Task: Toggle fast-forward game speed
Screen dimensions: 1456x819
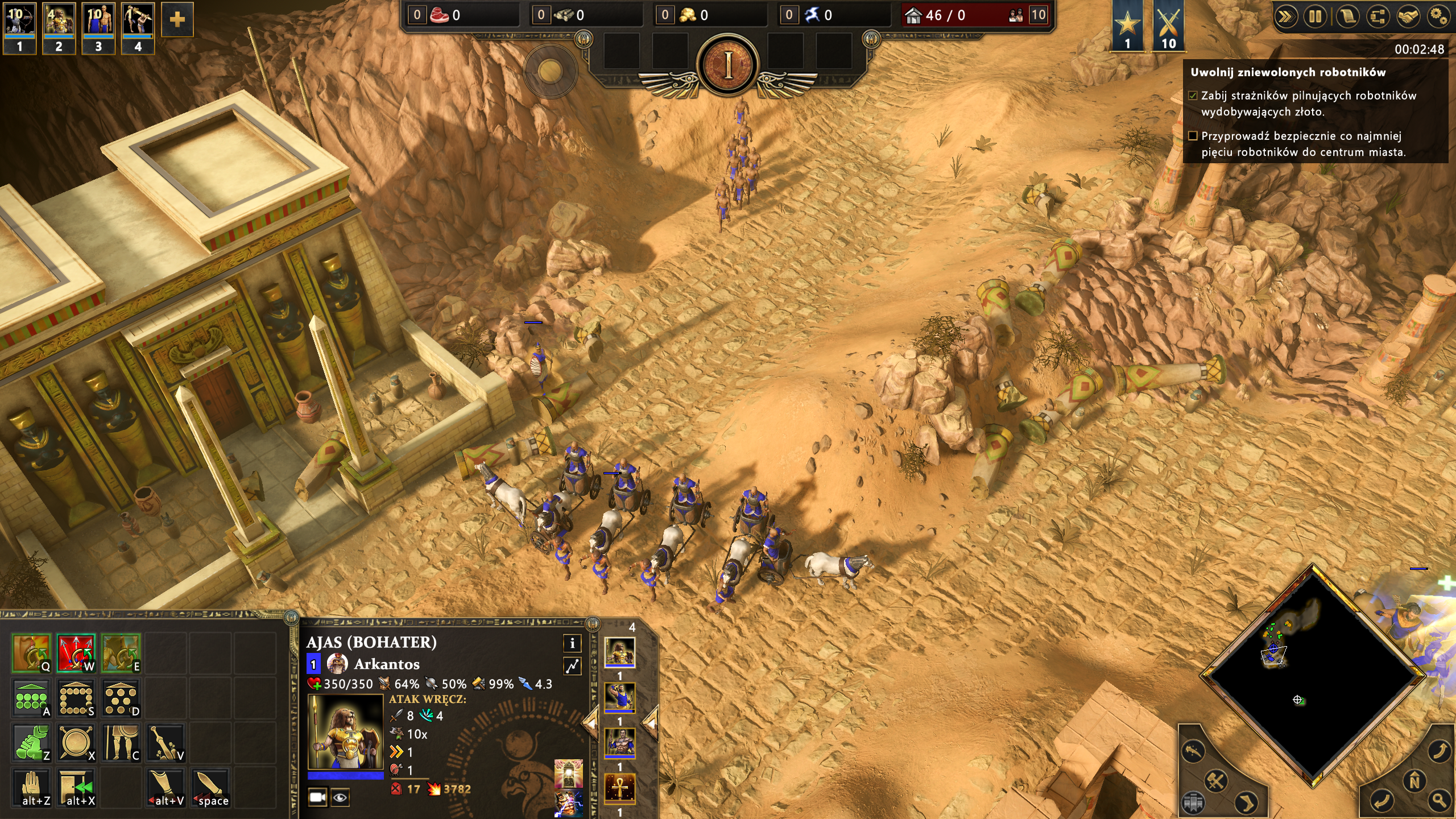Action: [1286, 16]
